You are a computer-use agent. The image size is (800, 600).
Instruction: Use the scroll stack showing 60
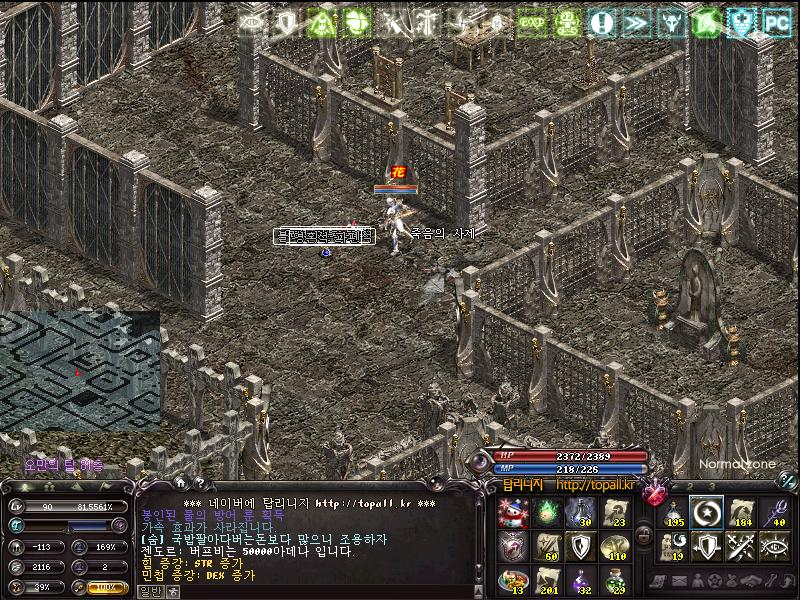click(x=548, y=546)
